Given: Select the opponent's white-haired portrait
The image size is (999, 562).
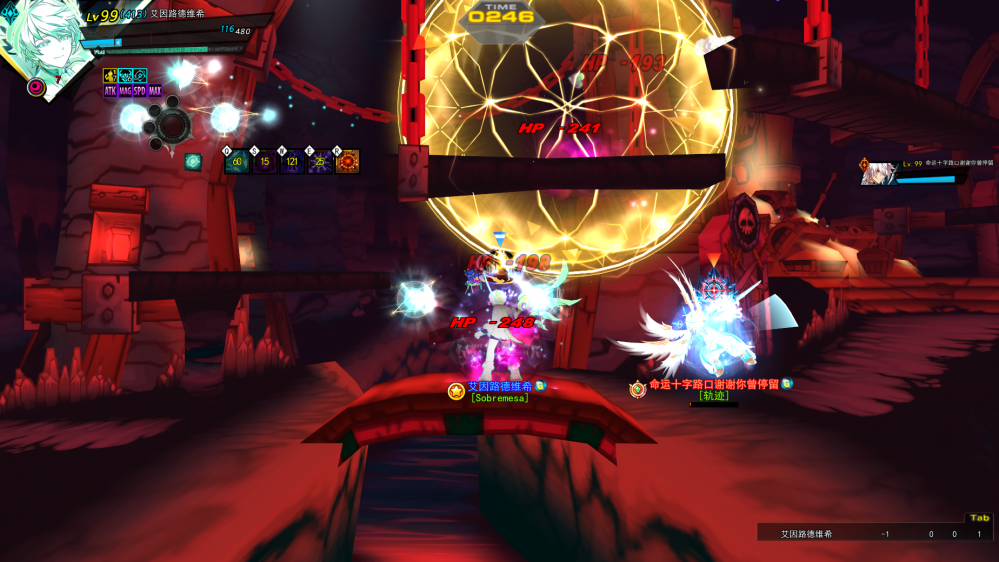Looking at the screenshot, I should pyautogui.click(x=878, y=173).
